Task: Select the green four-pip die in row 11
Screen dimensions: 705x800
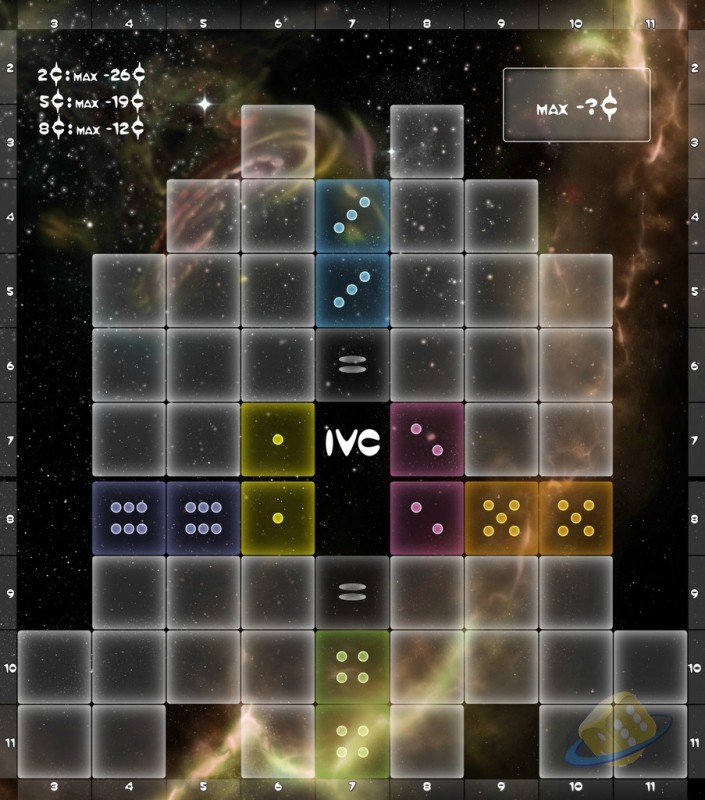Action: (x=352, y=741)
